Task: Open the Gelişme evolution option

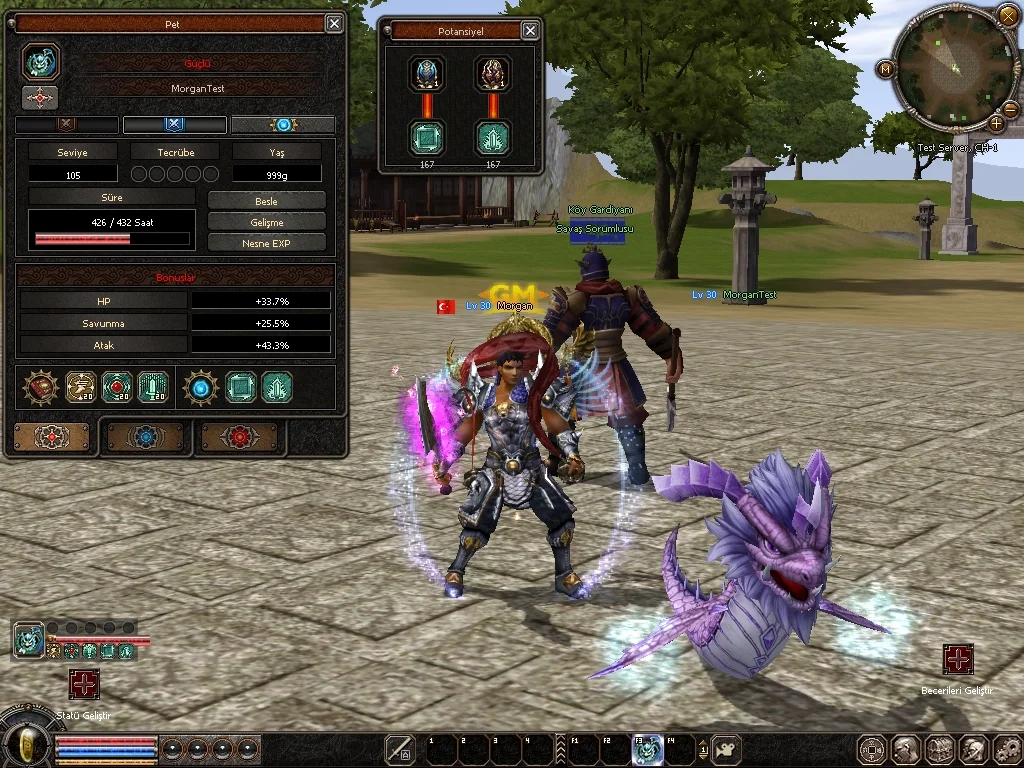Action: click(x=267, y=222)
